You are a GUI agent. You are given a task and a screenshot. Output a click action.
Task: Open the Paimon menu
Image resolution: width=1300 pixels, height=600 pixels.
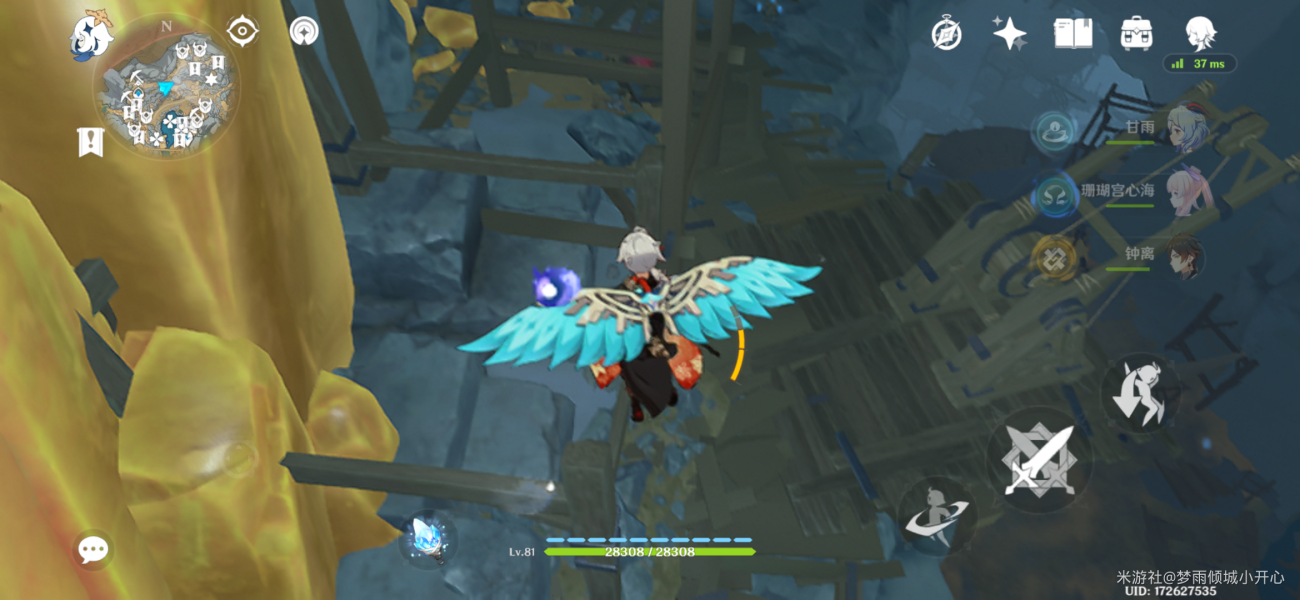[90, 36]
